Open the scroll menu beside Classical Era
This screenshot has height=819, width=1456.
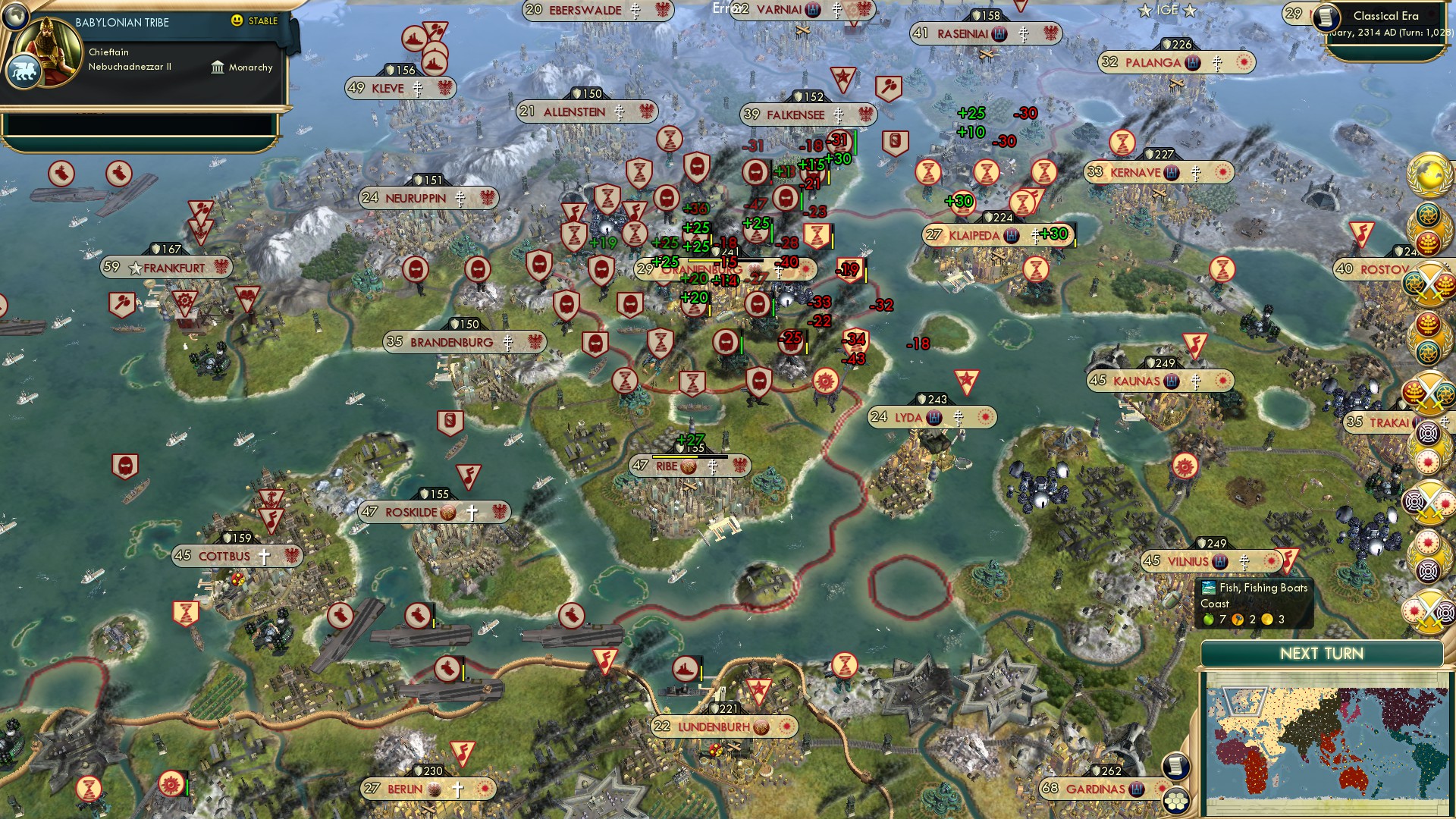coord(1327,18)
